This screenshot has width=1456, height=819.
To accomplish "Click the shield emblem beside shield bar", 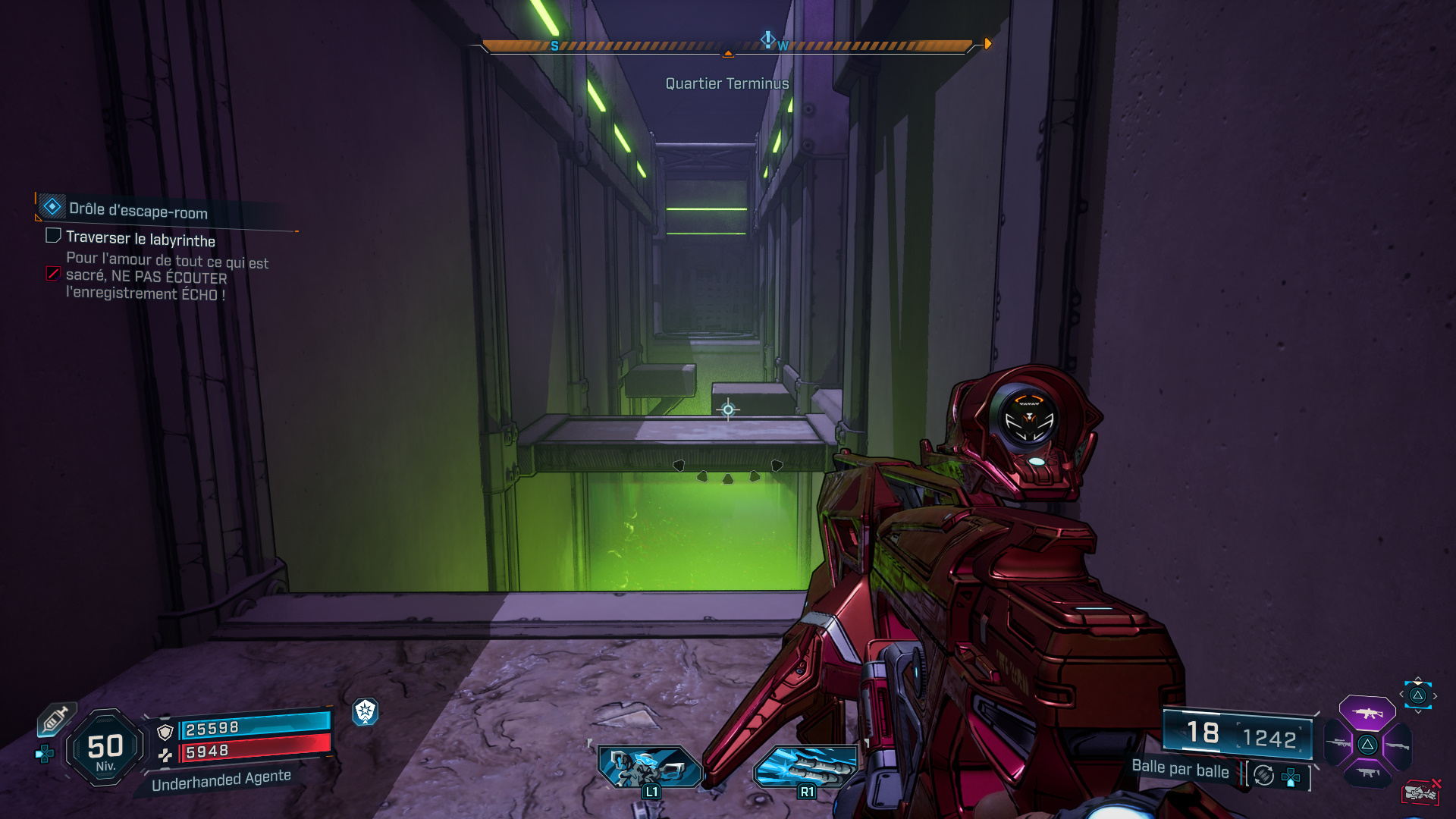I will pyautogui.click(x=165, y=733).
